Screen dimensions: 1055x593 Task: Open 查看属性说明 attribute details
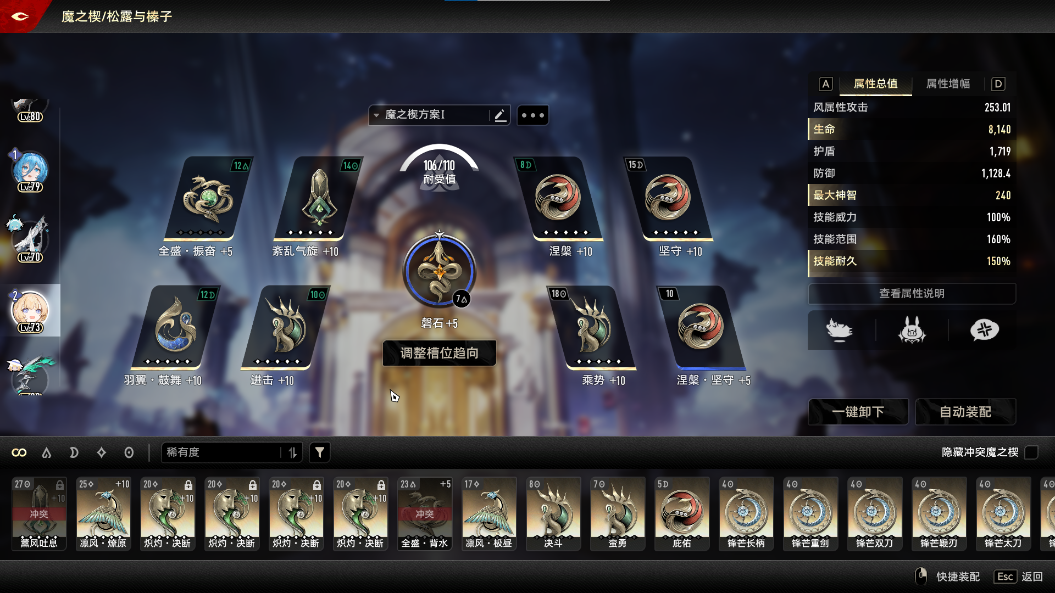click(911, 294)
